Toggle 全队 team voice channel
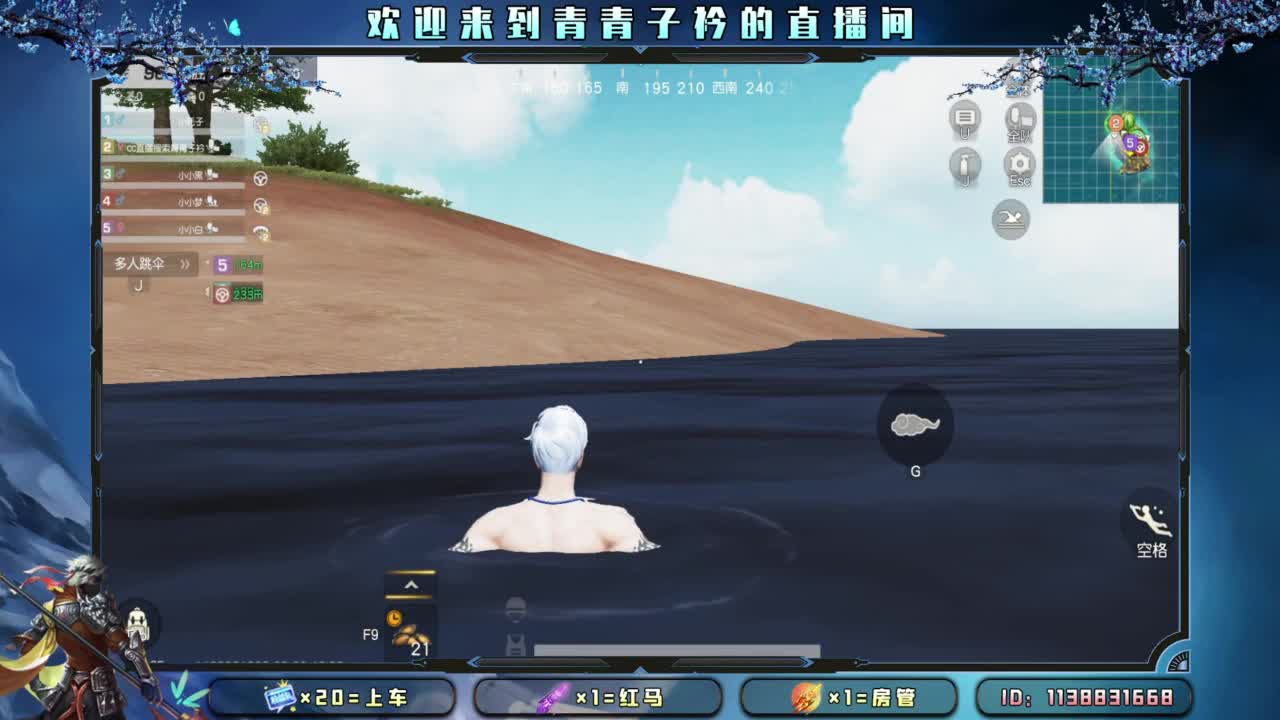This screenshot has width=1280, height=720. [1017, 116]
